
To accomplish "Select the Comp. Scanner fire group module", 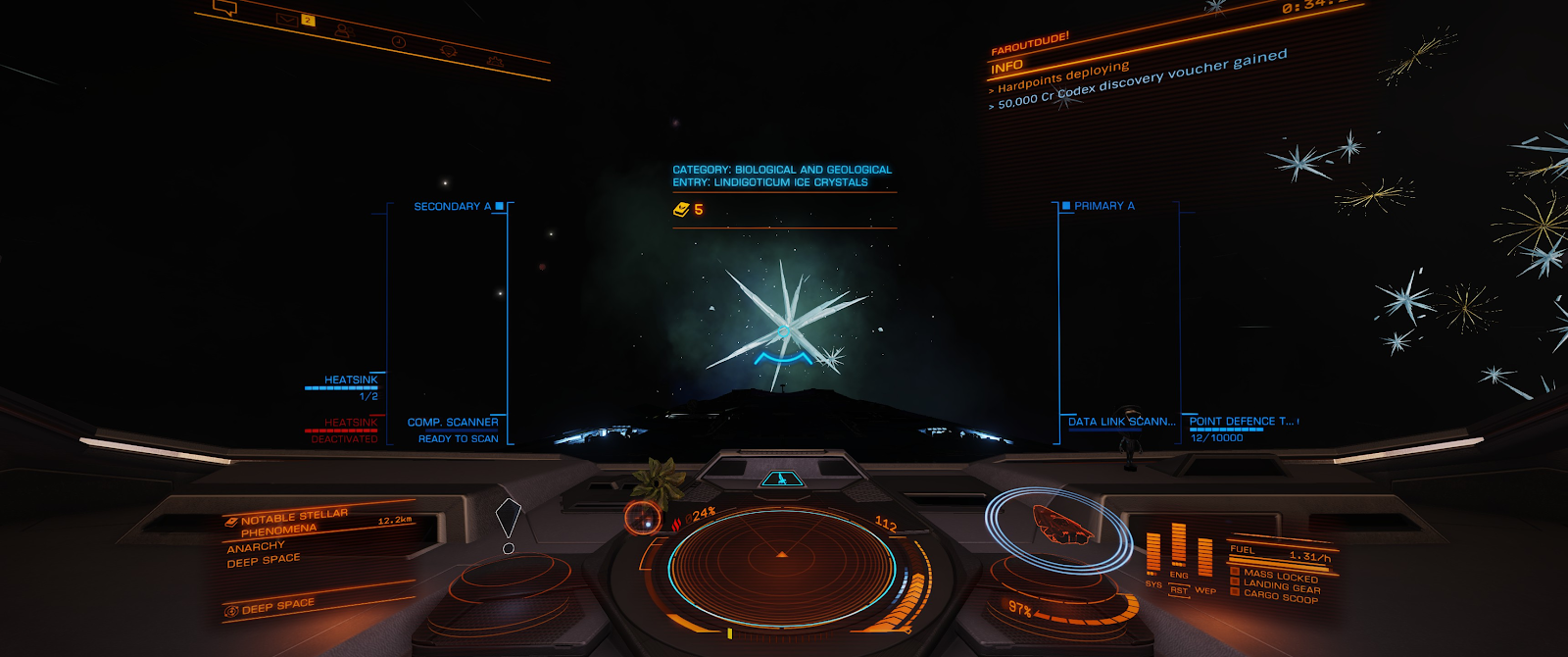I will tap(453, 423).
